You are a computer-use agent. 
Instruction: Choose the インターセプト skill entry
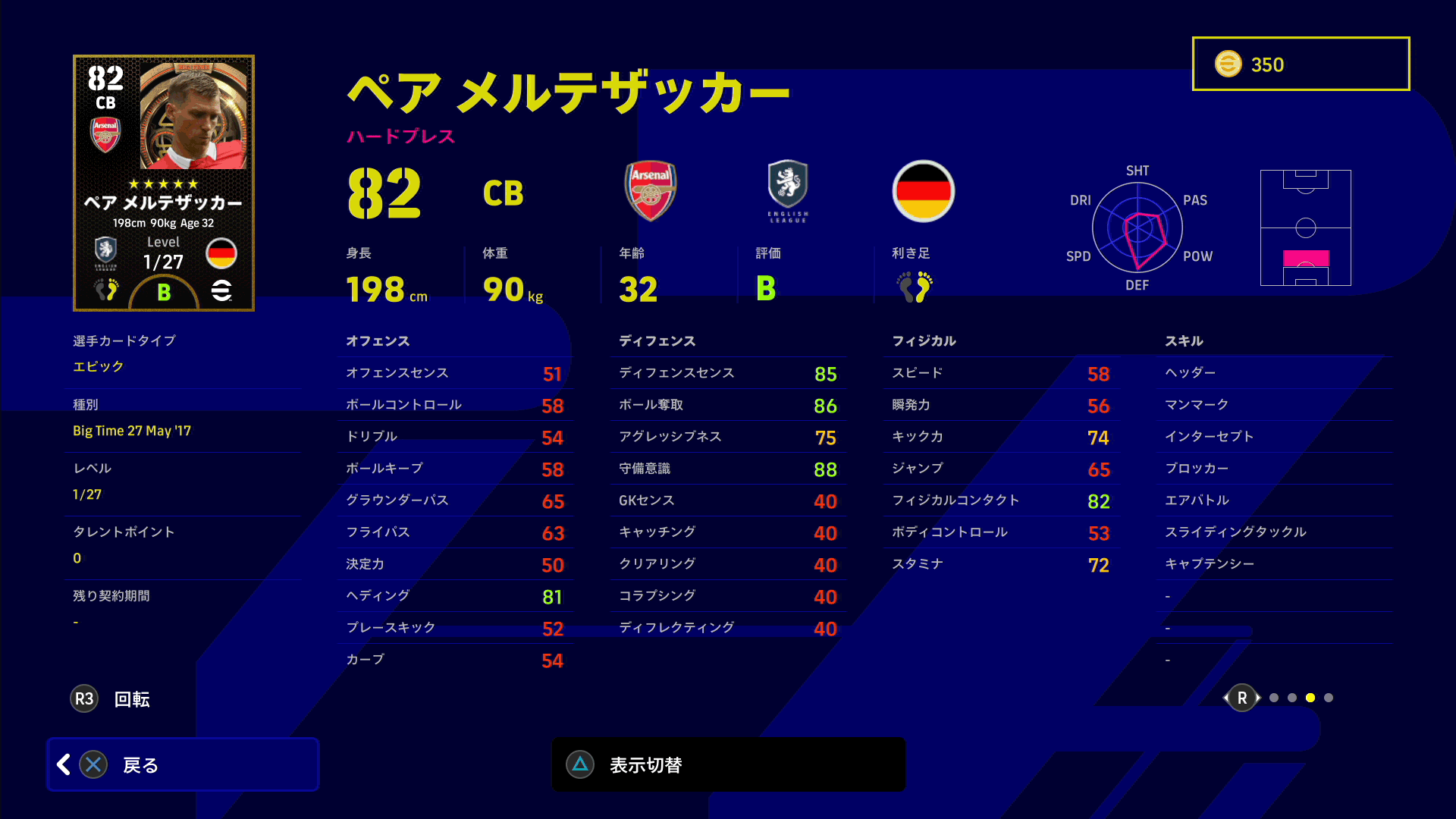coord(1274,437)
